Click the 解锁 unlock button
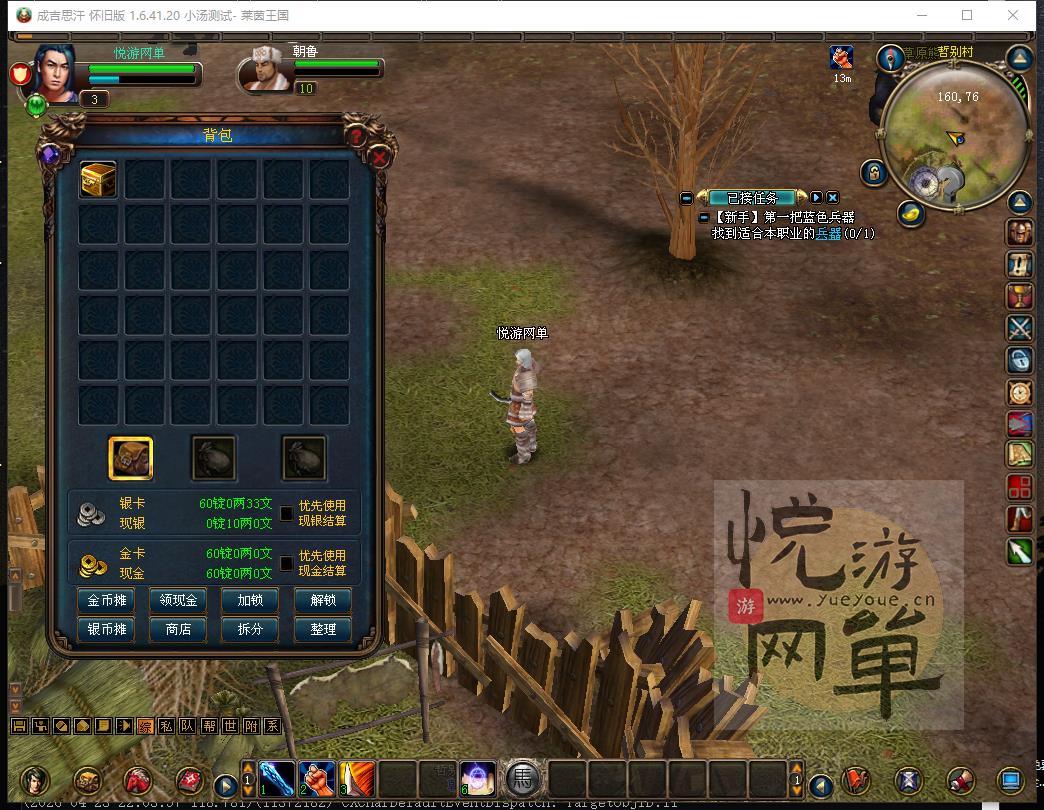The width and height of the screenshot is (1044, 810). [x=322, y=600]
